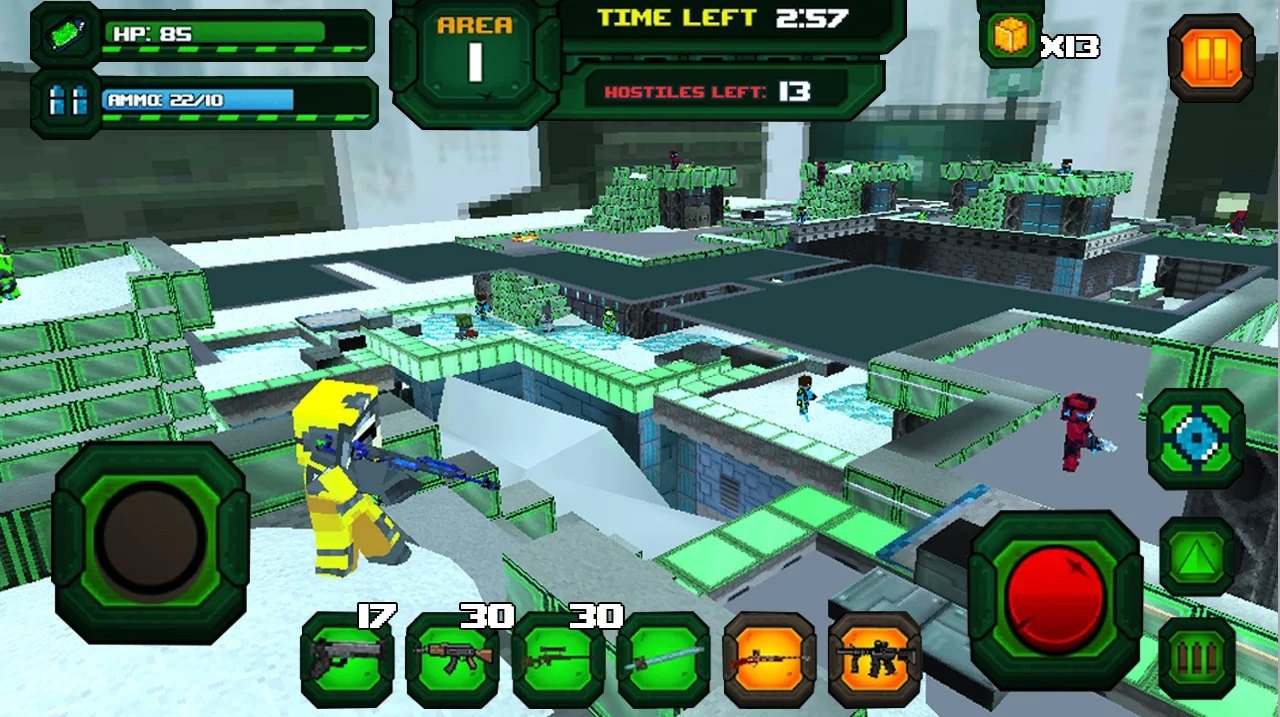Tap the green triangle jump button
Screen dimensions: 1280x717
tap(1197, 557)
